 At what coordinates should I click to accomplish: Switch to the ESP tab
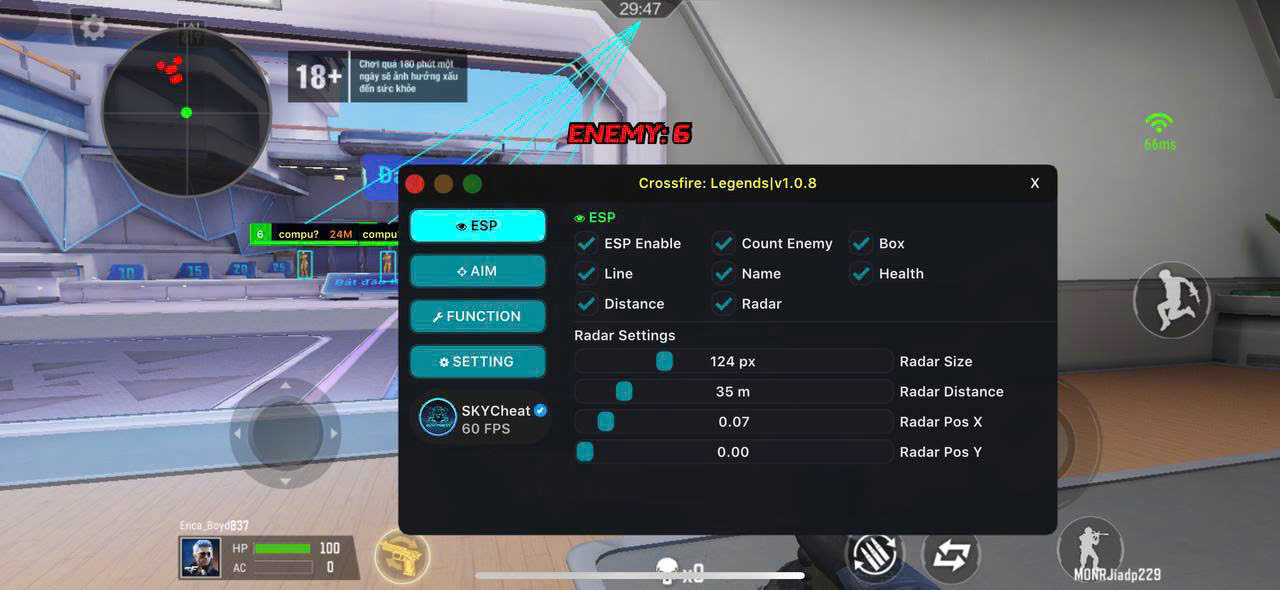[478, 226]
